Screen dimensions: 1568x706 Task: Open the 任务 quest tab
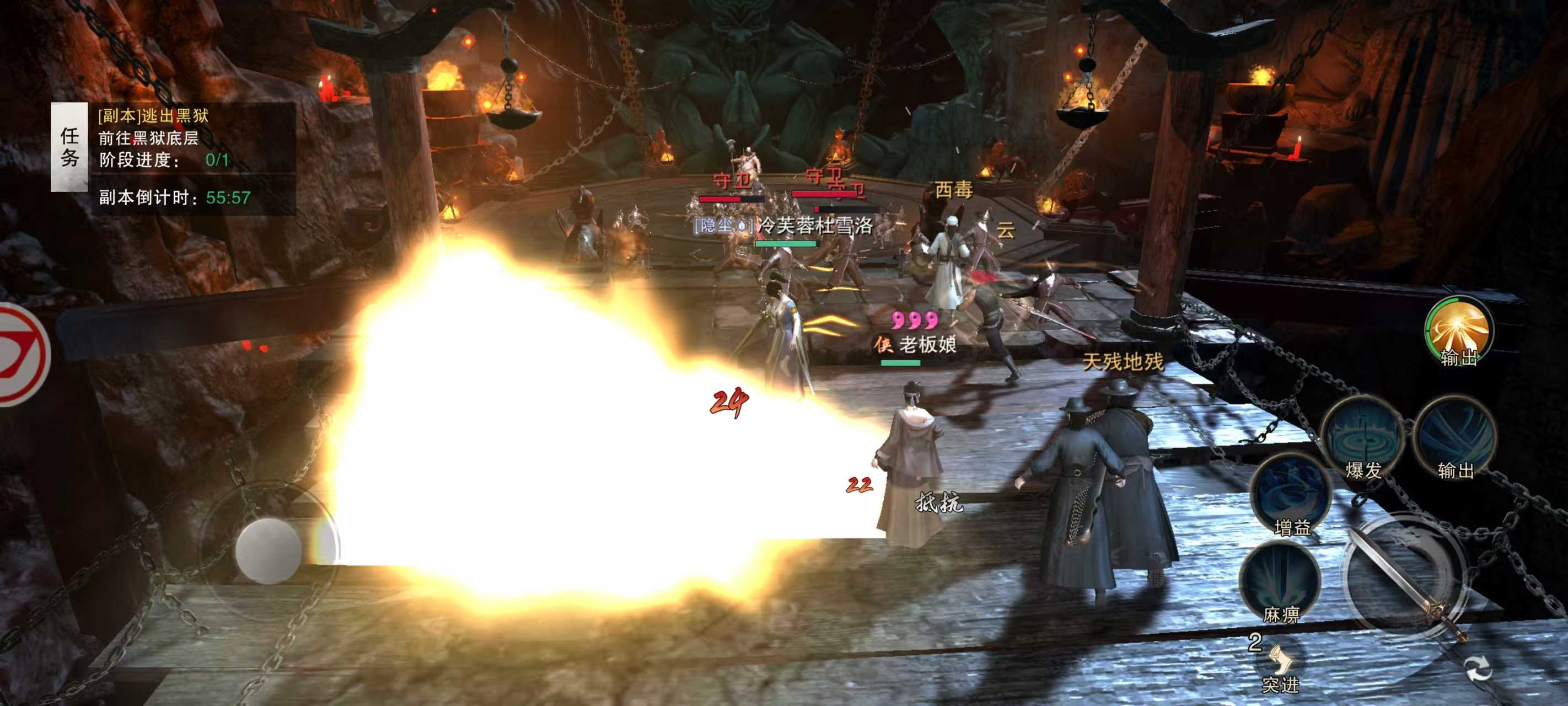69,147
